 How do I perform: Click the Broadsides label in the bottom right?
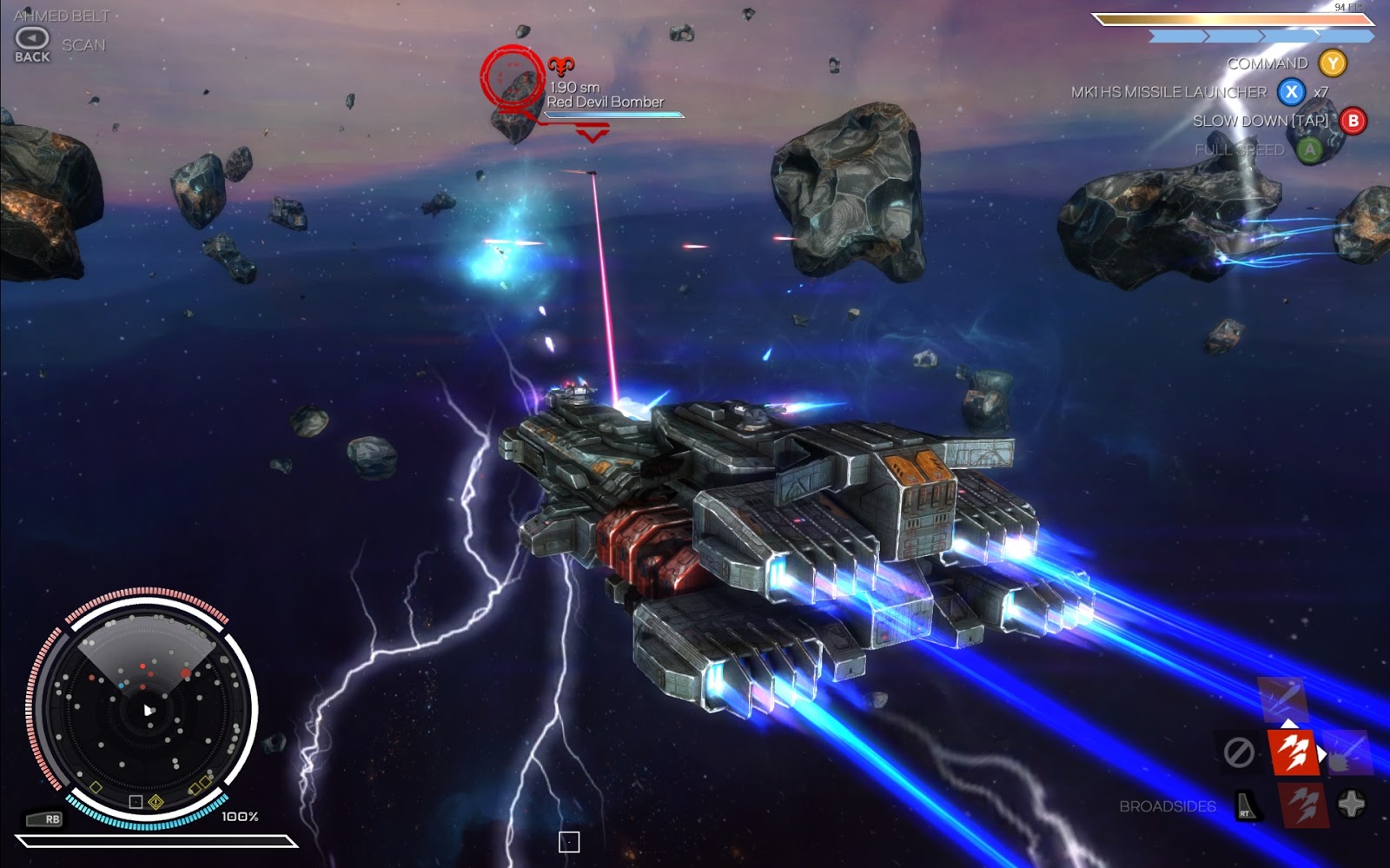(1167, 807)
